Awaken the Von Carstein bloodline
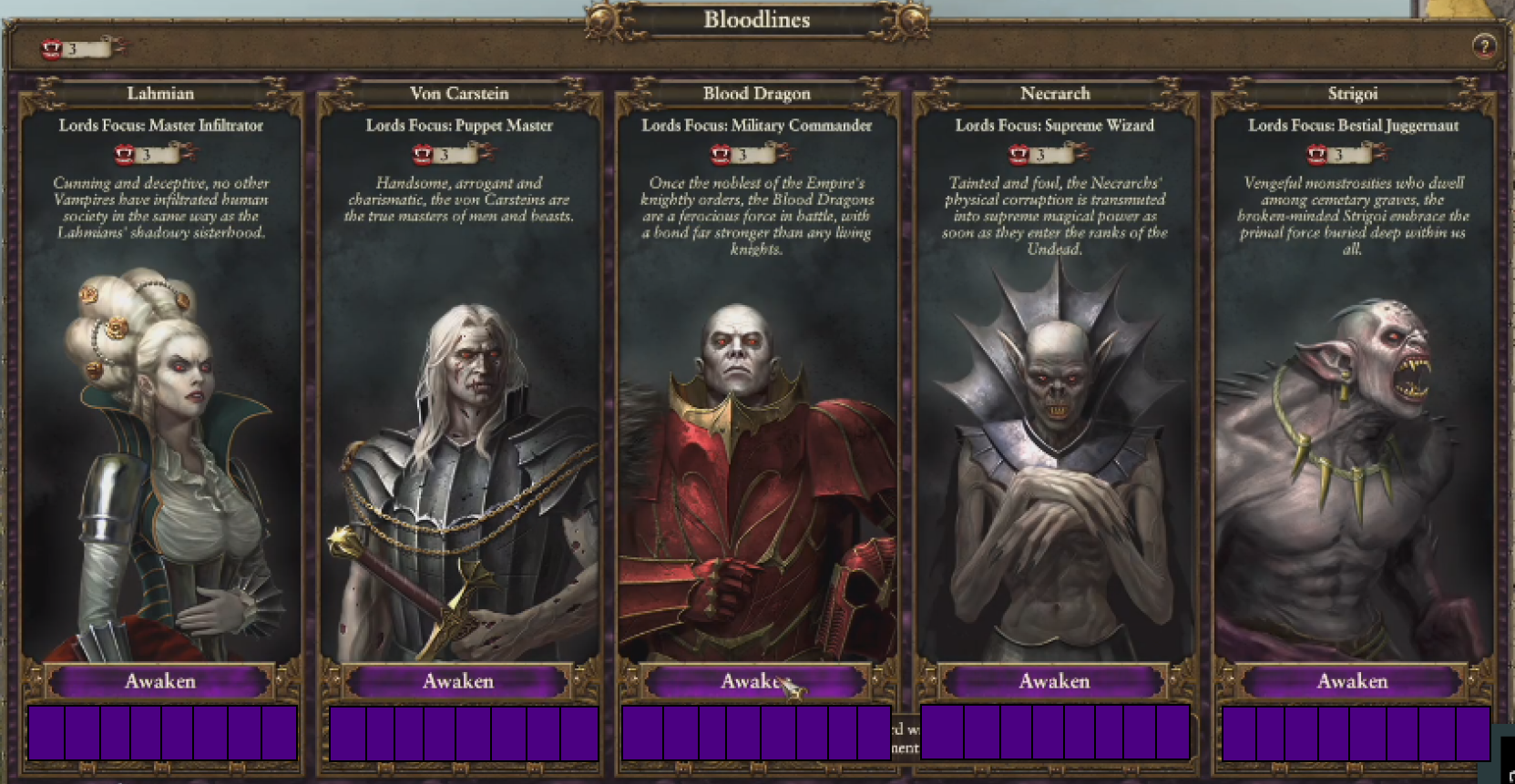 458,681
